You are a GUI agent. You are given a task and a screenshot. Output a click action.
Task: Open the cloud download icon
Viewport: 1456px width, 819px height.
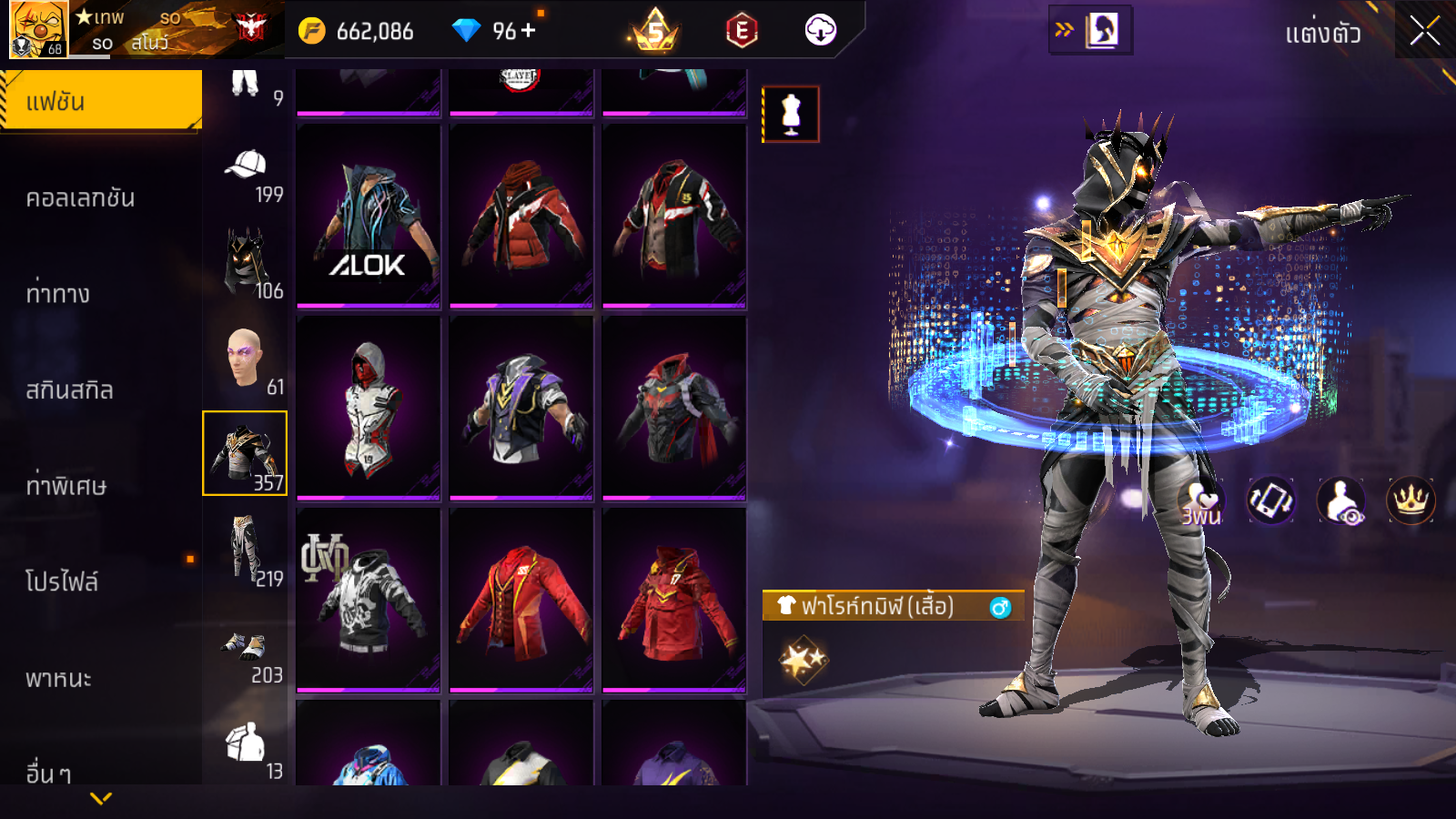point(821,31)
